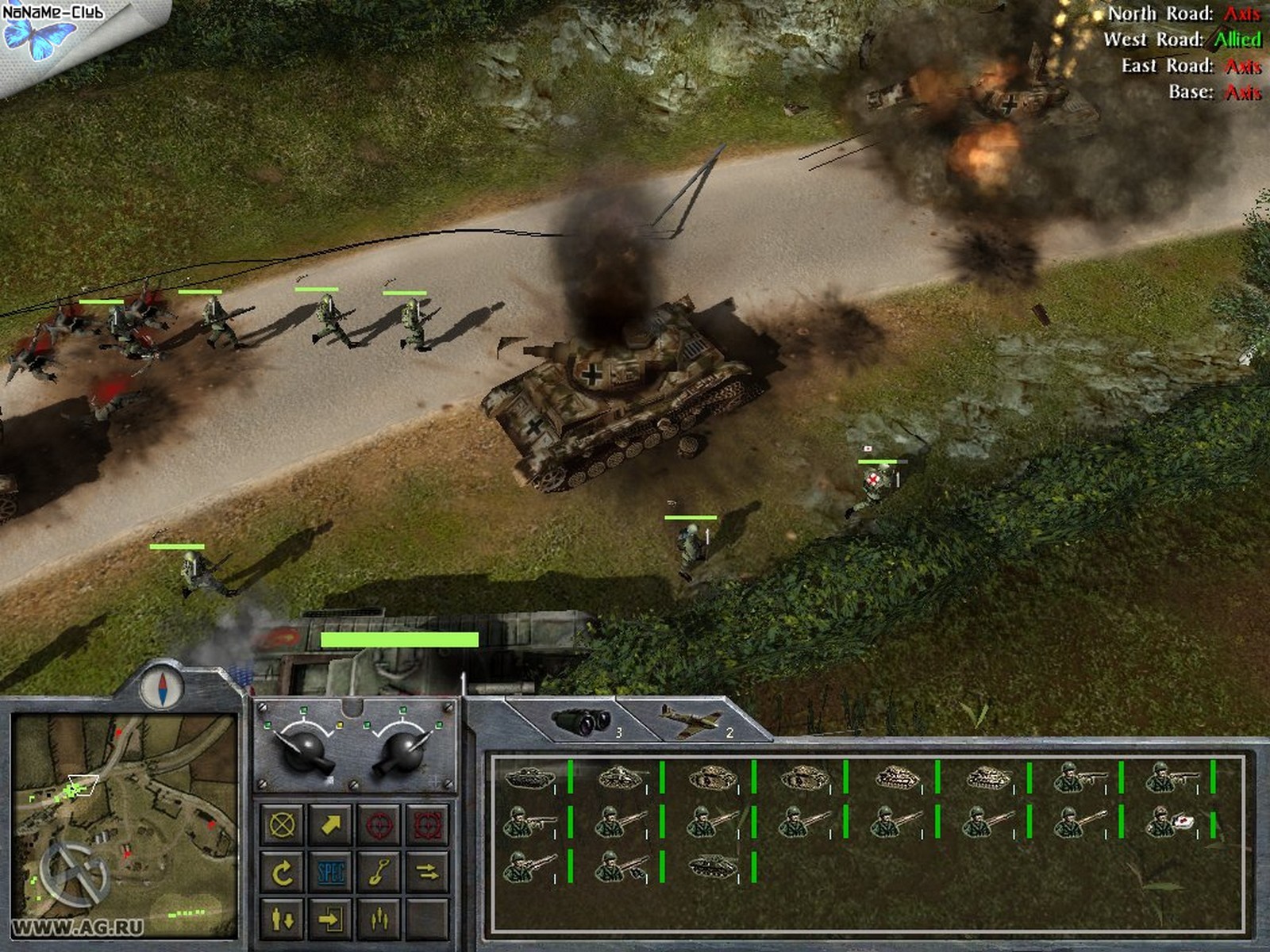Choose the three-soldiers formation command

coord(379,919)
